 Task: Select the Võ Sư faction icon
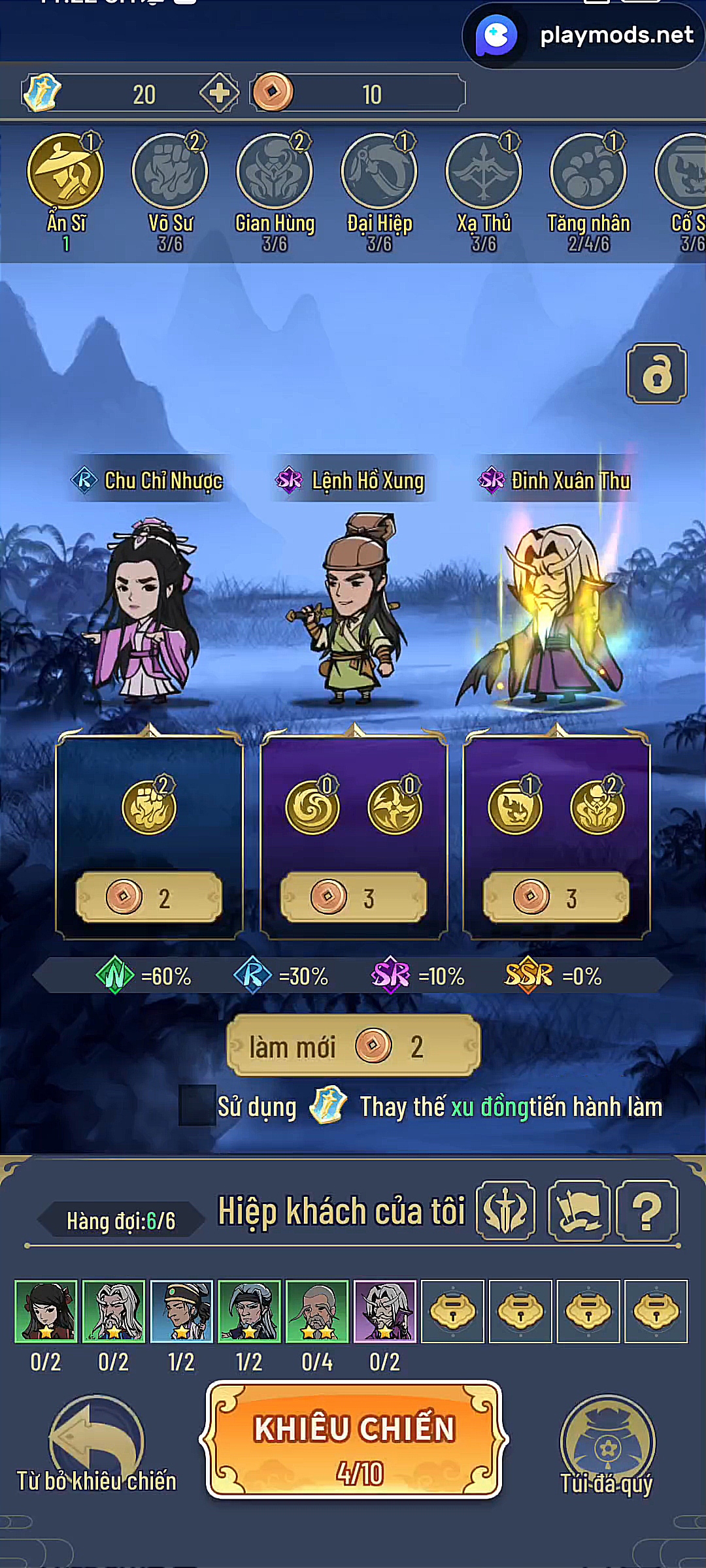point(170,172)
